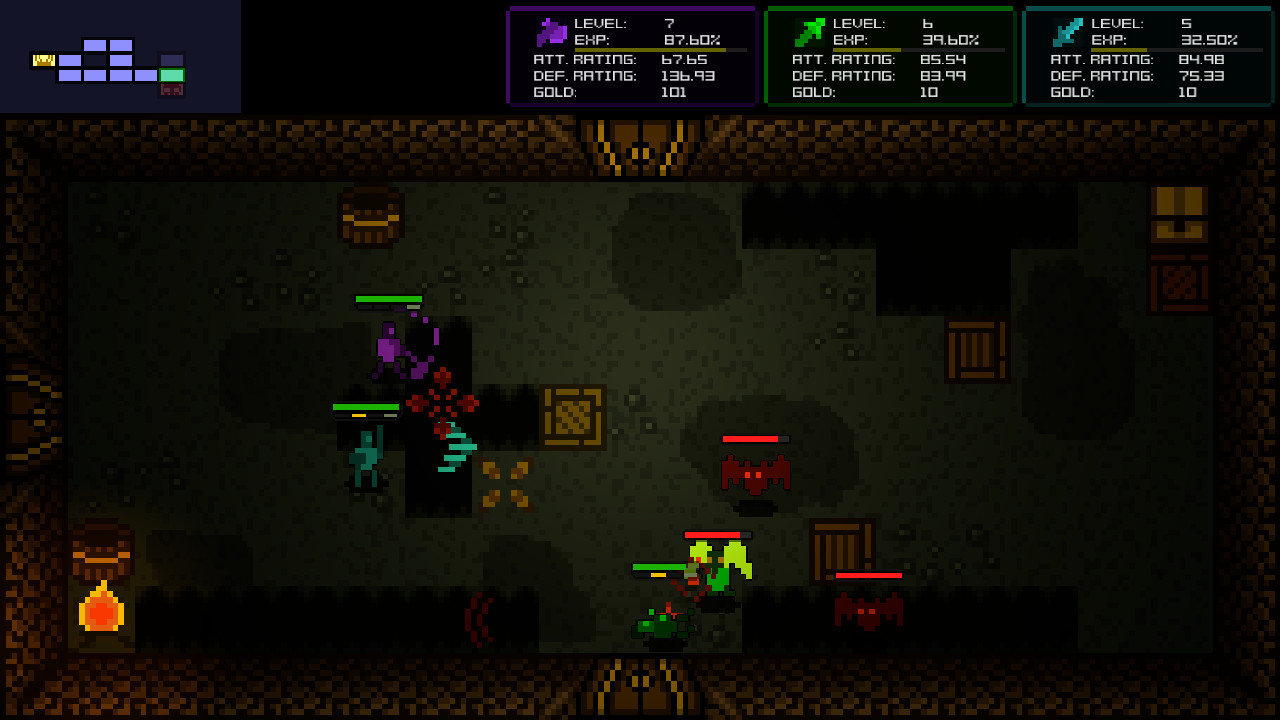Click the red boss room icon on minimap
The image size is (1280, 720).
tap(172, 89)
